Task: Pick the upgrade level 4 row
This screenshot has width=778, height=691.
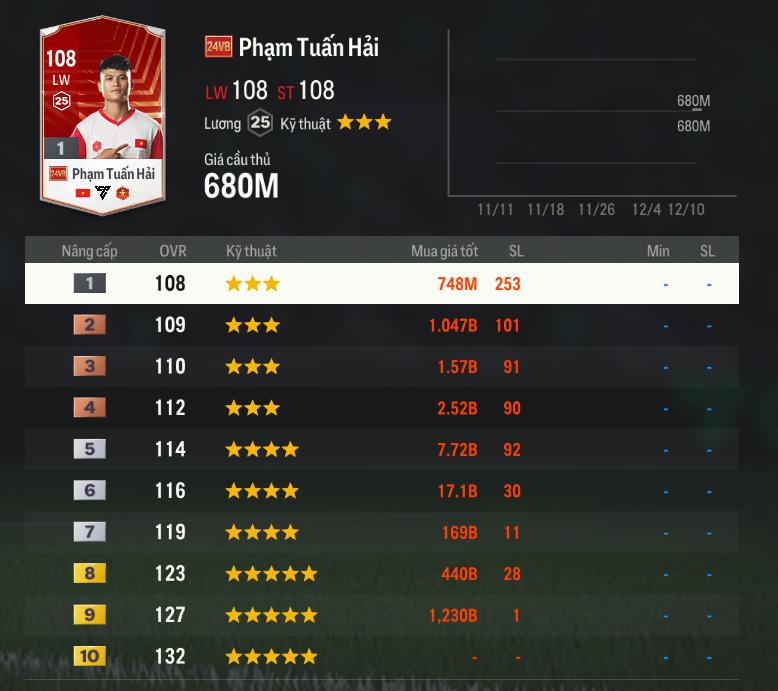Action: click(x=381, y=408)
